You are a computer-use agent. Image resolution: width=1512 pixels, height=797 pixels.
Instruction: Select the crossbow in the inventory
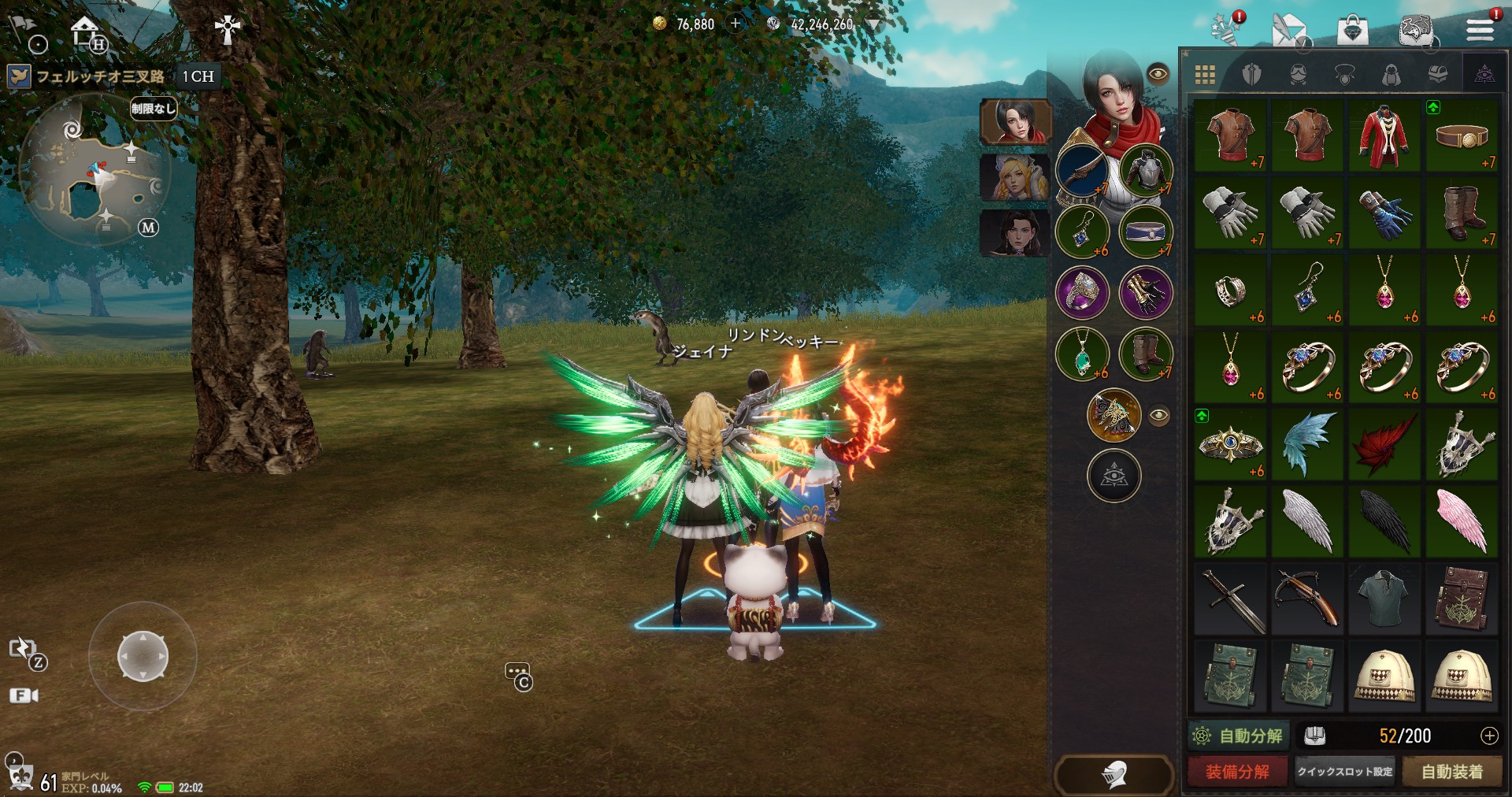(x=1307, y=599)
